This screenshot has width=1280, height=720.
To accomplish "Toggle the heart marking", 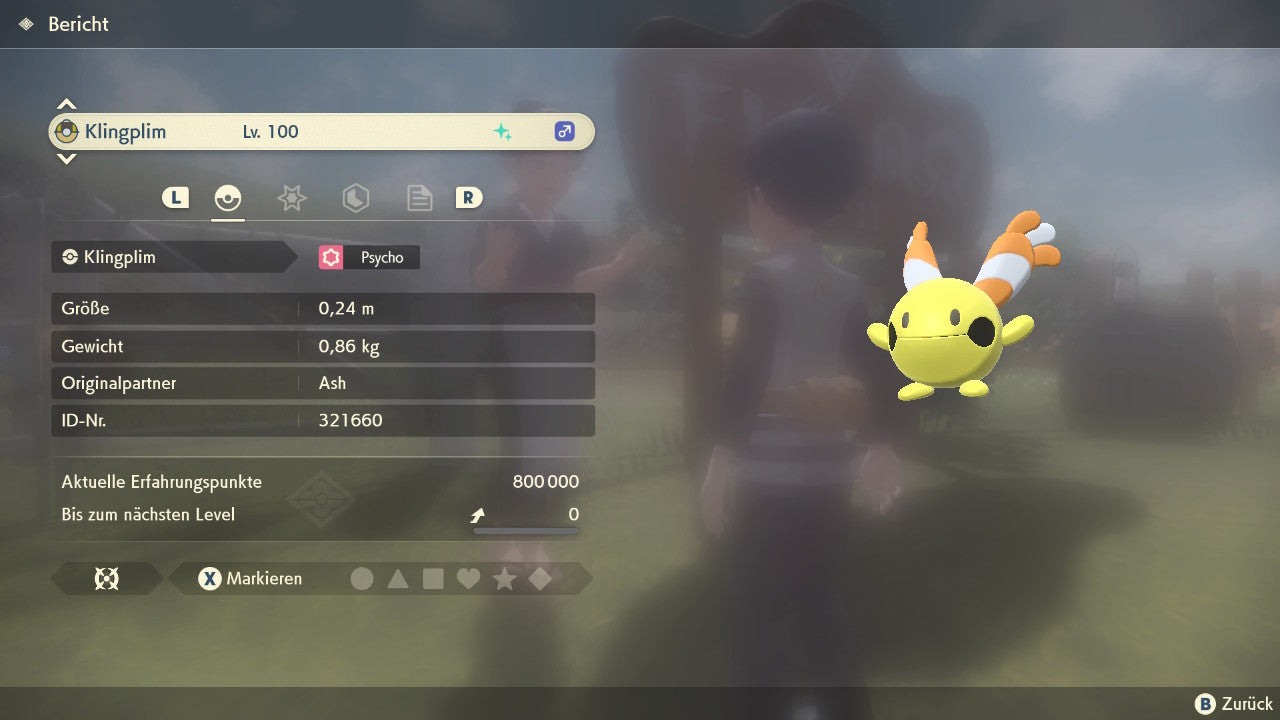I will pyautogui.click(x=468, y=578).
